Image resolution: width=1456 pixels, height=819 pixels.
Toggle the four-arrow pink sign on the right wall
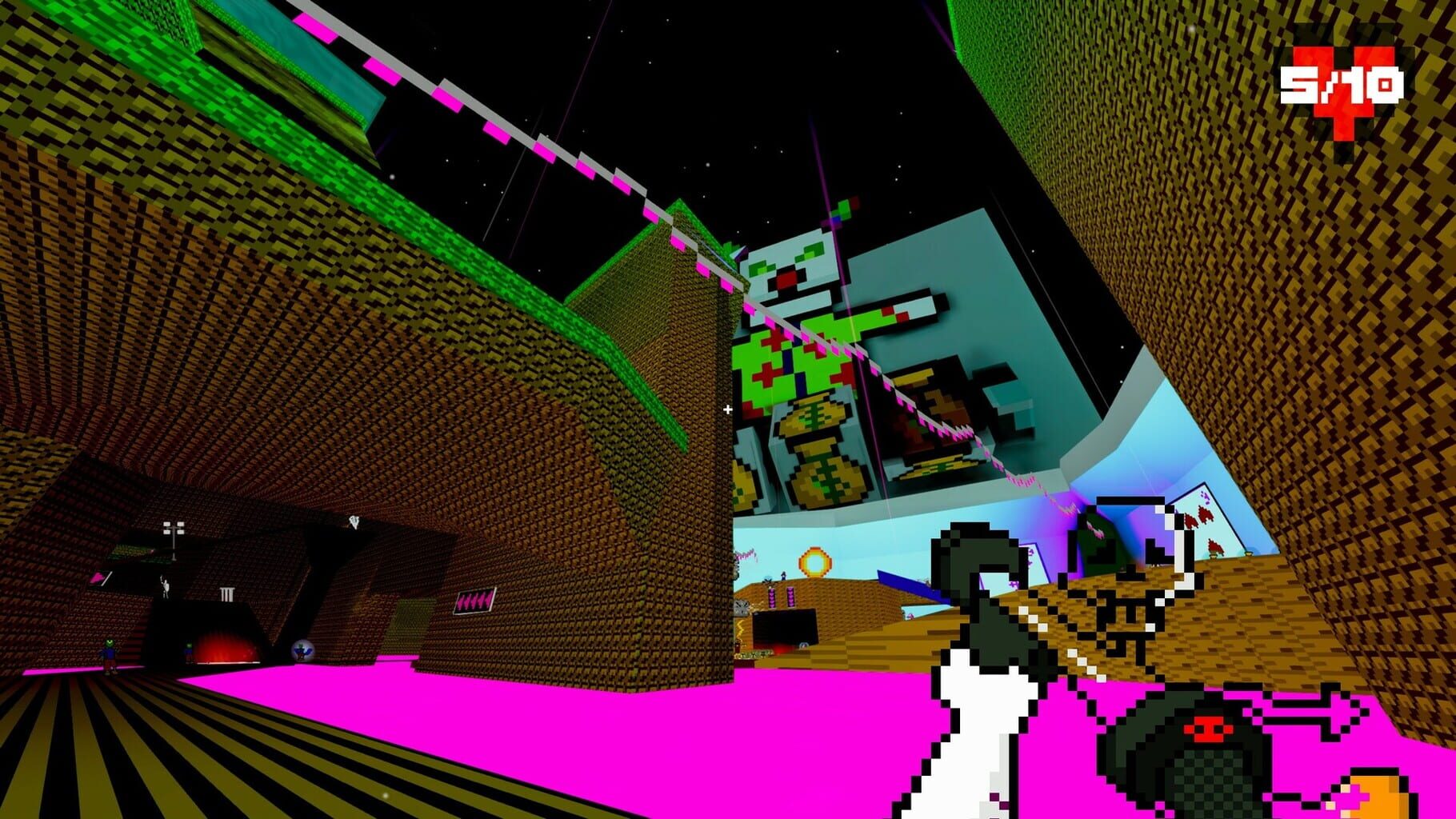[x=477, y=602]
